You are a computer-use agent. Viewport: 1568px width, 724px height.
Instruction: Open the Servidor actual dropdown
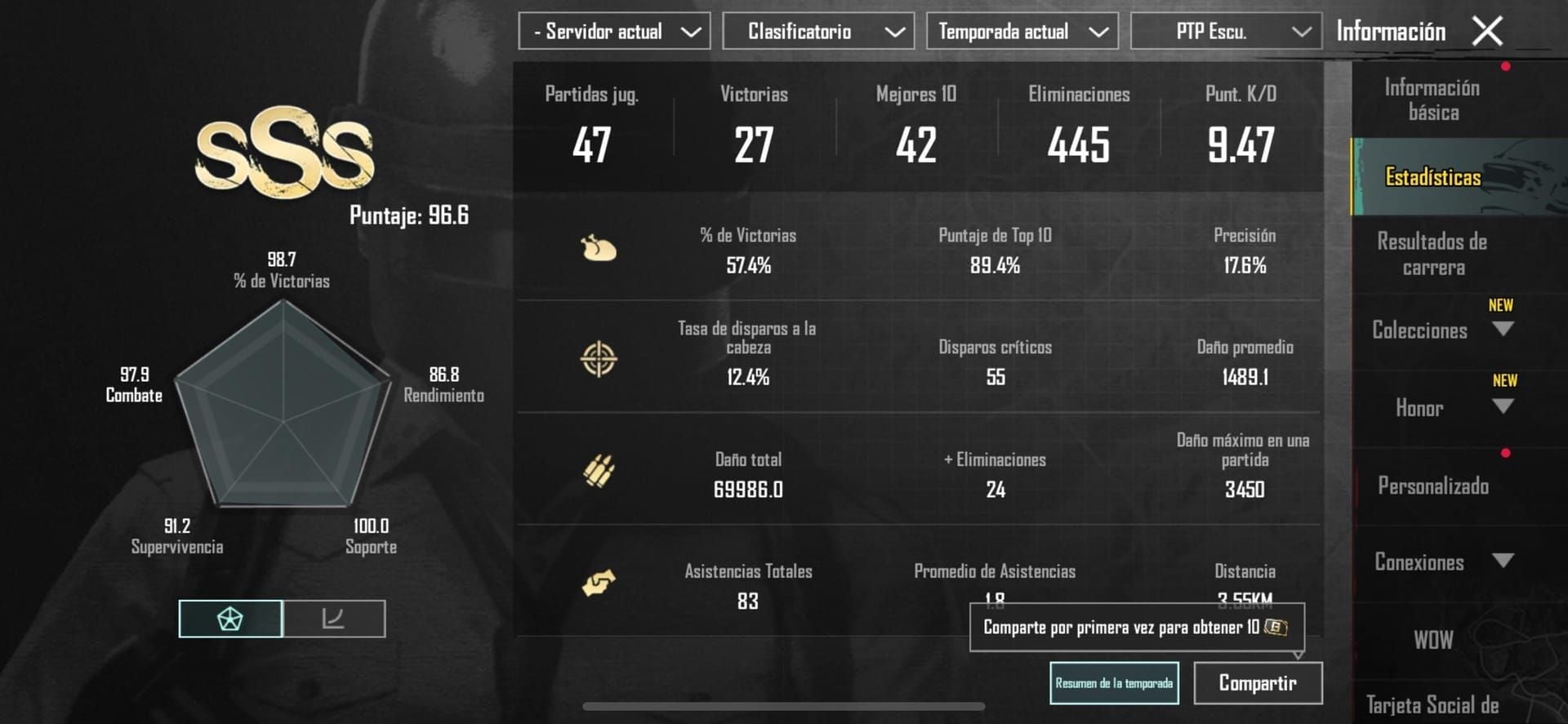pyautogui.click(x=614, y=31)
